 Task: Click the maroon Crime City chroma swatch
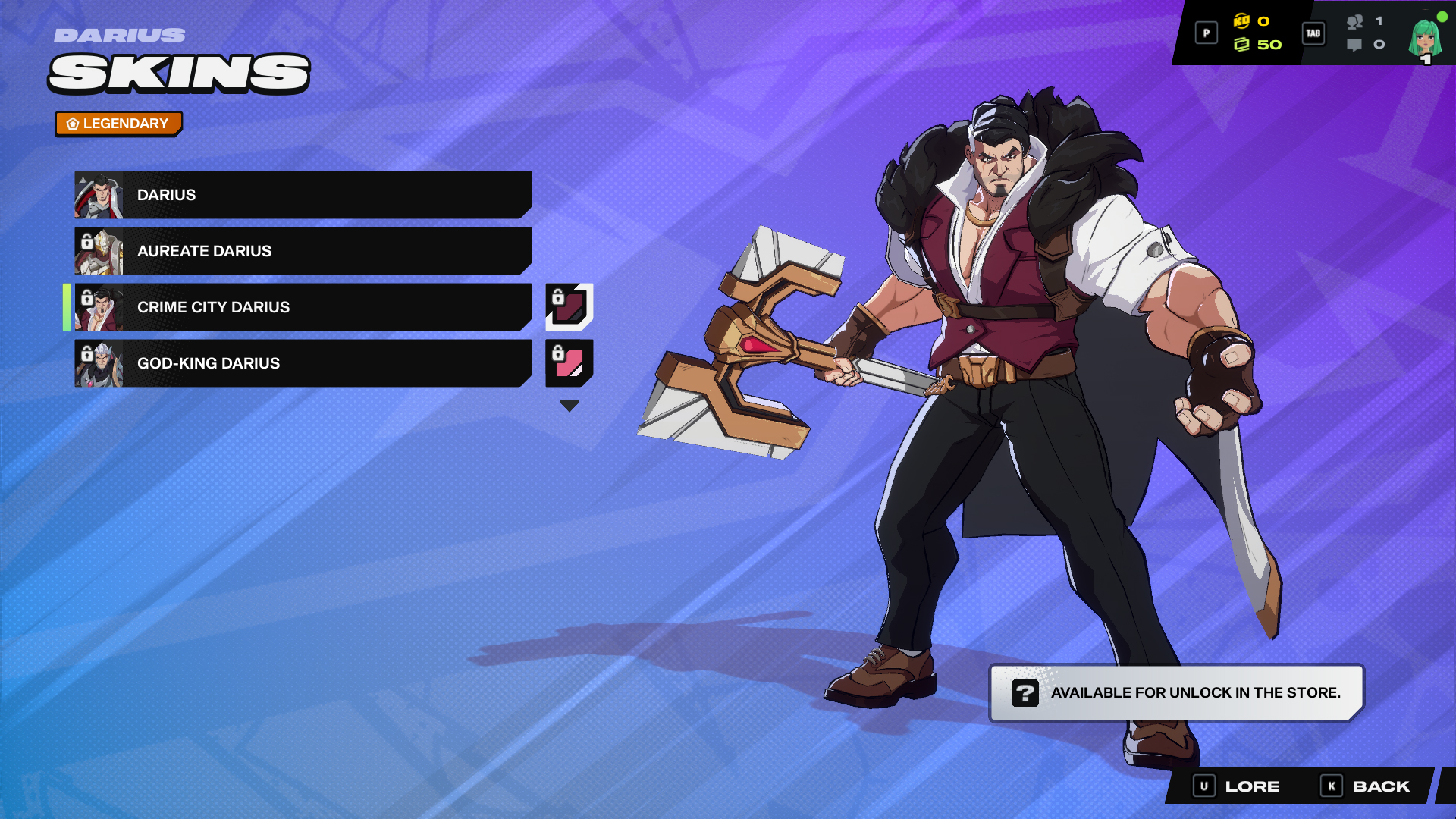click(568, 308)
